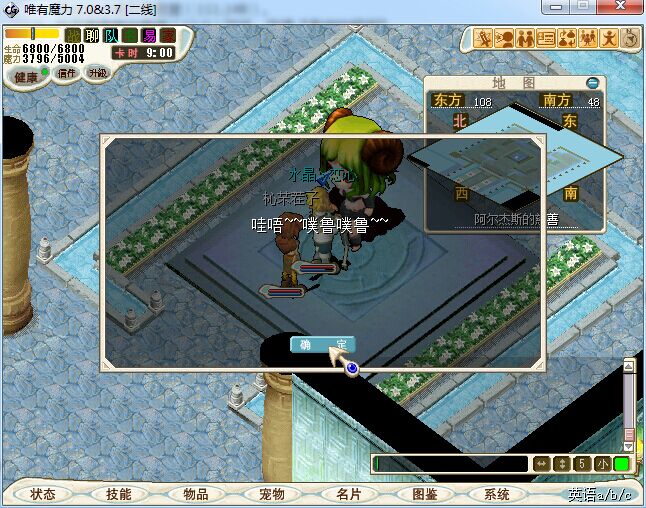Toggle the 聊 chat mode icon

click(91, 36)
